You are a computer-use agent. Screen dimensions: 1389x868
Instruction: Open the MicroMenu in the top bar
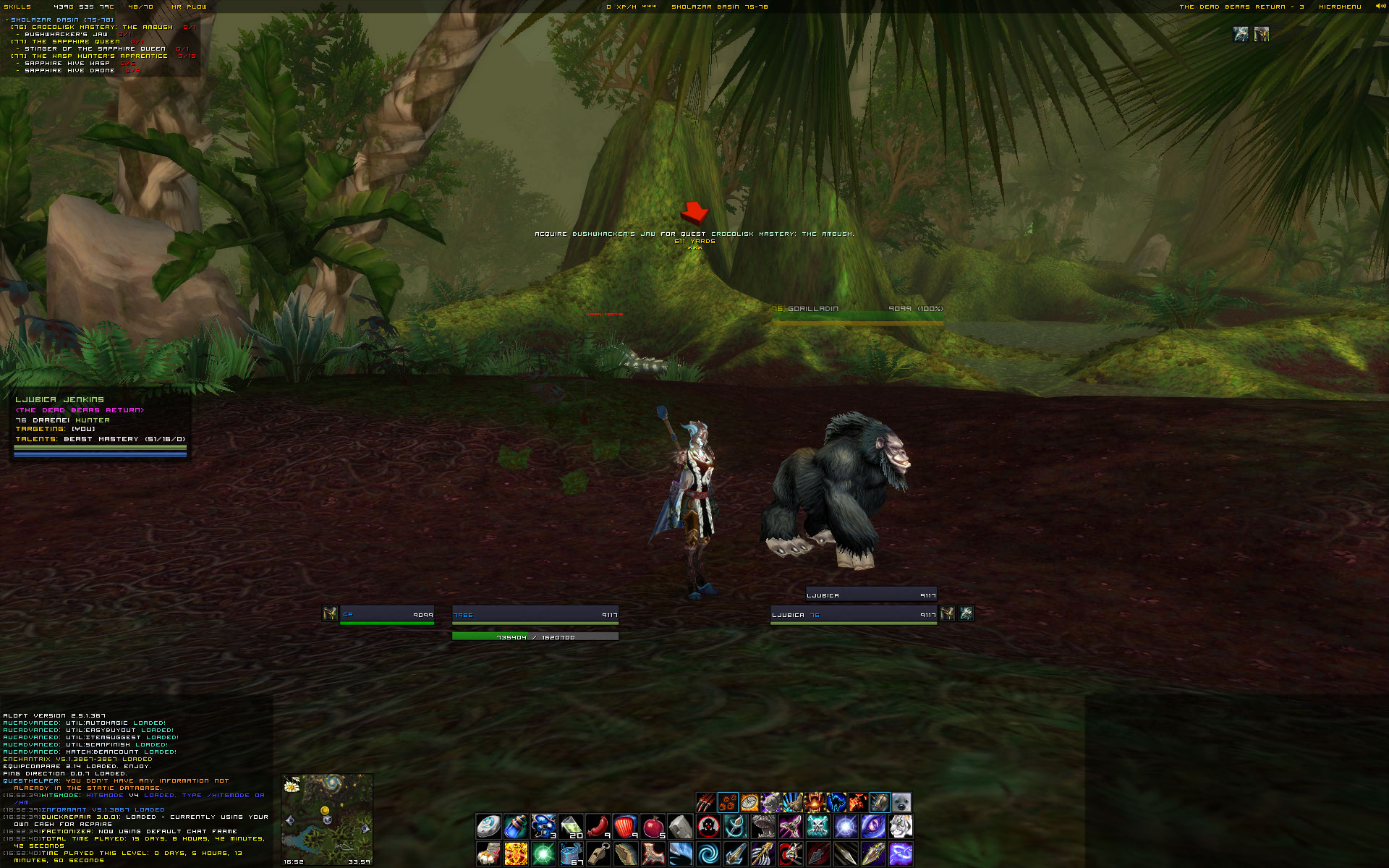tap(1340, 7)
